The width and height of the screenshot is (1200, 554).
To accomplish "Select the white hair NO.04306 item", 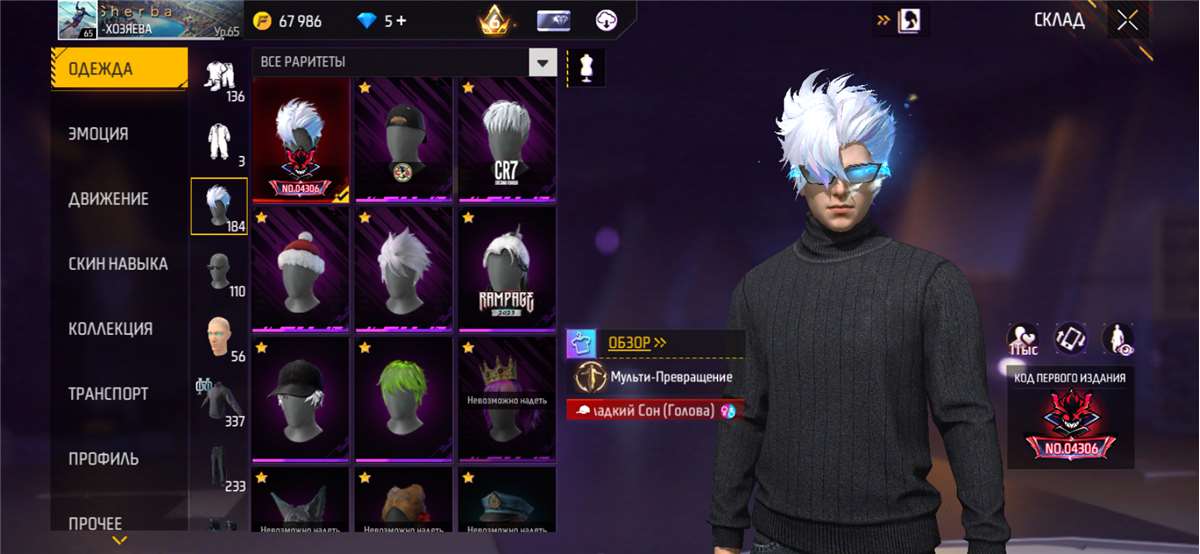I will (x=301, y=140).
